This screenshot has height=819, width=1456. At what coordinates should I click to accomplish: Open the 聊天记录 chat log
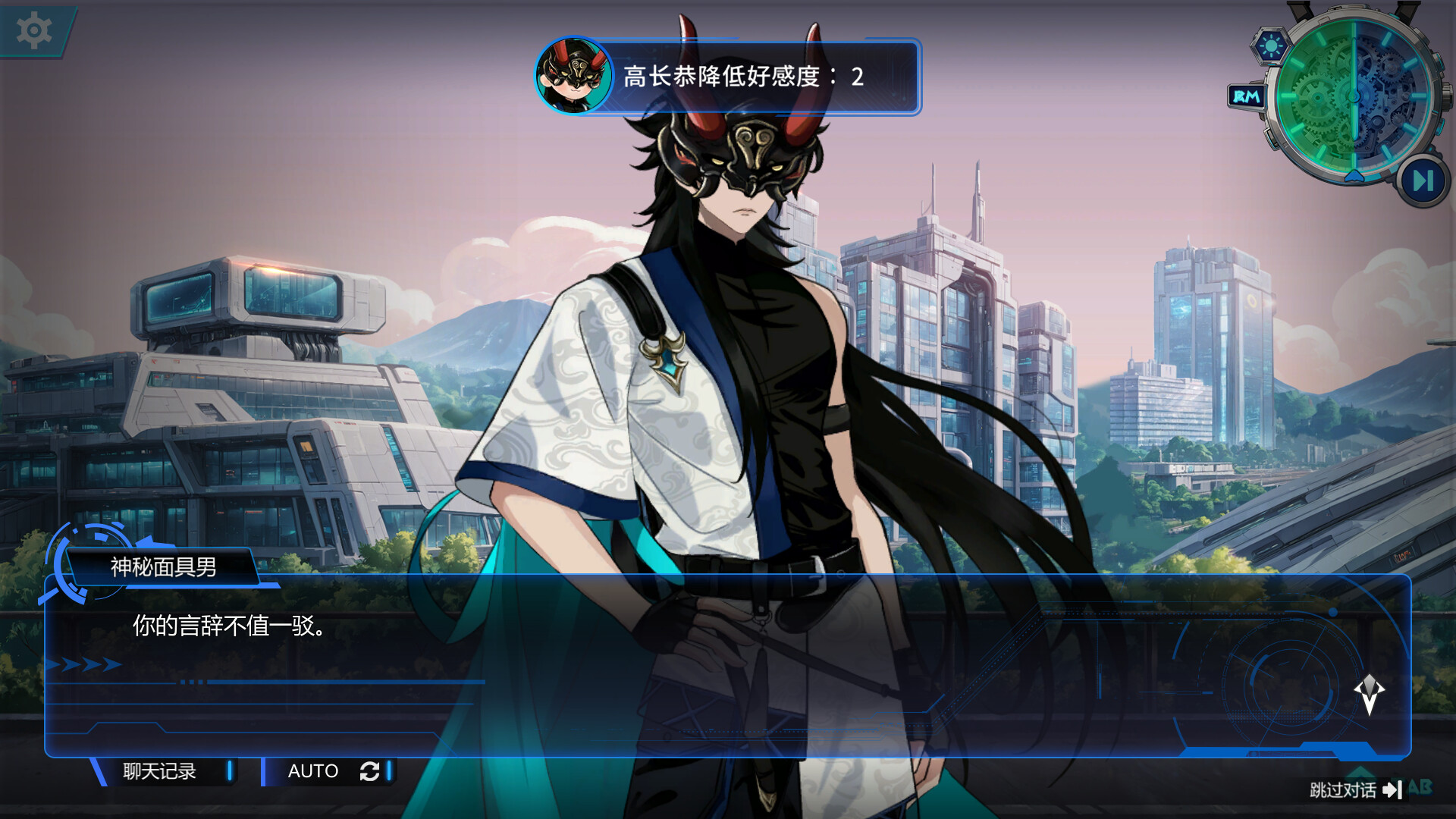(x=160, y=771)
